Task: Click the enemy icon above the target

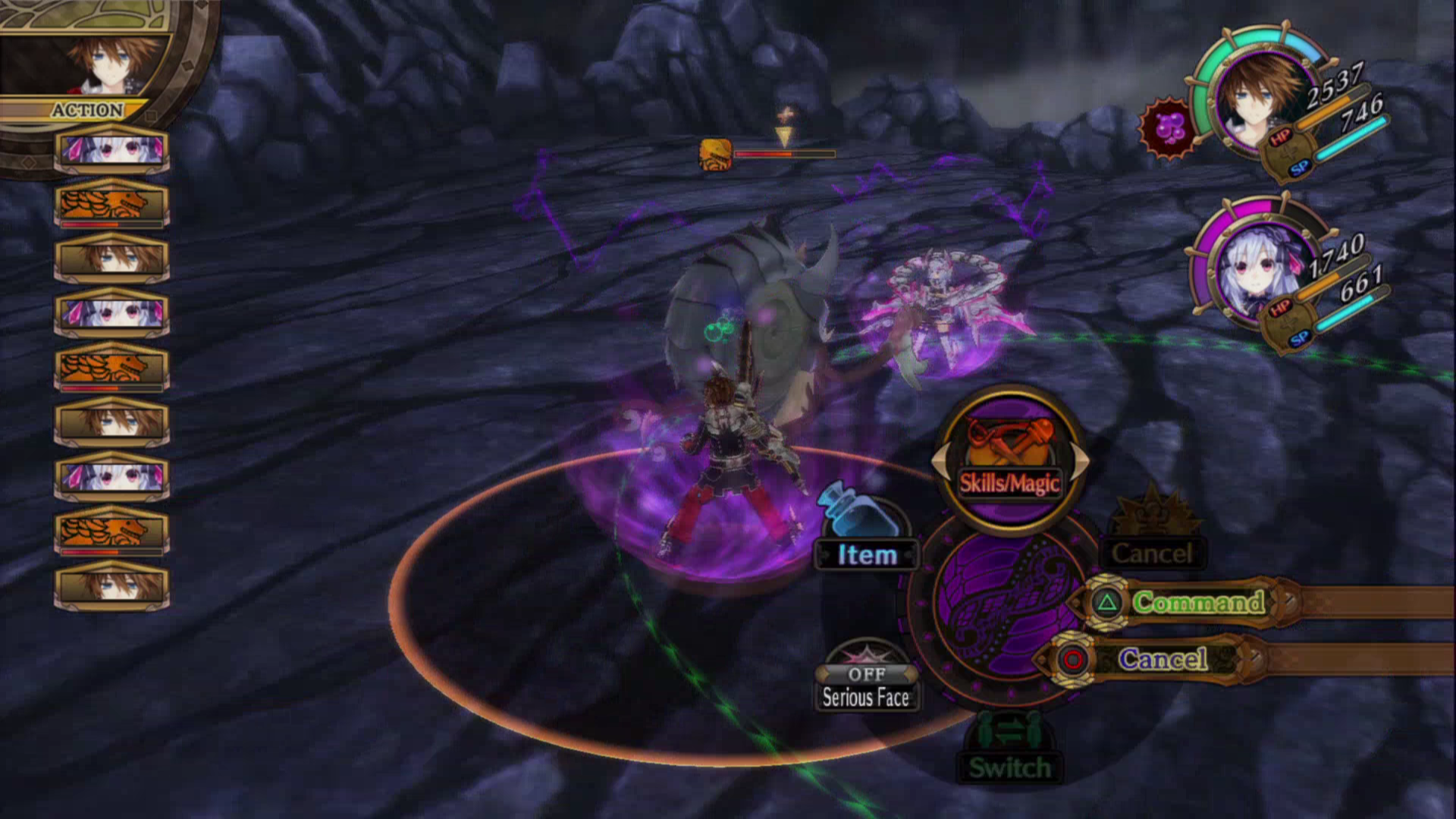Action: click(715, 154)
